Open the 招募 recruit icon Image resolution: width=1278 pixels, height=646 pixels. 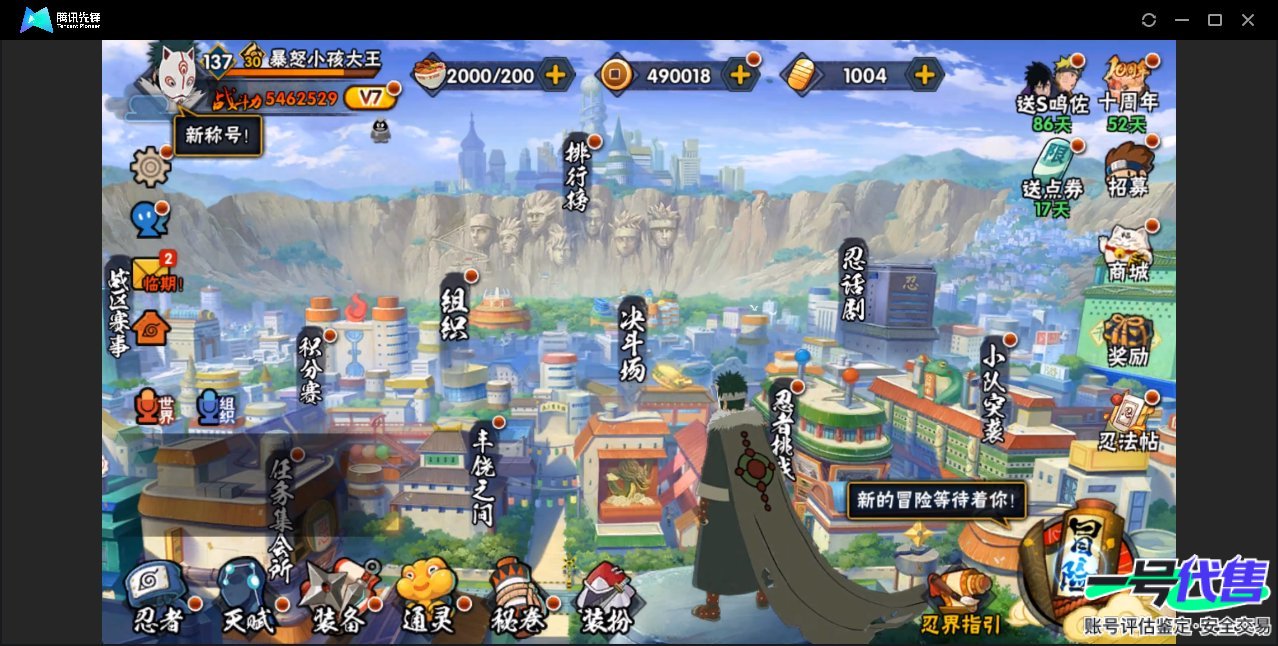[x=1128, y=170]
